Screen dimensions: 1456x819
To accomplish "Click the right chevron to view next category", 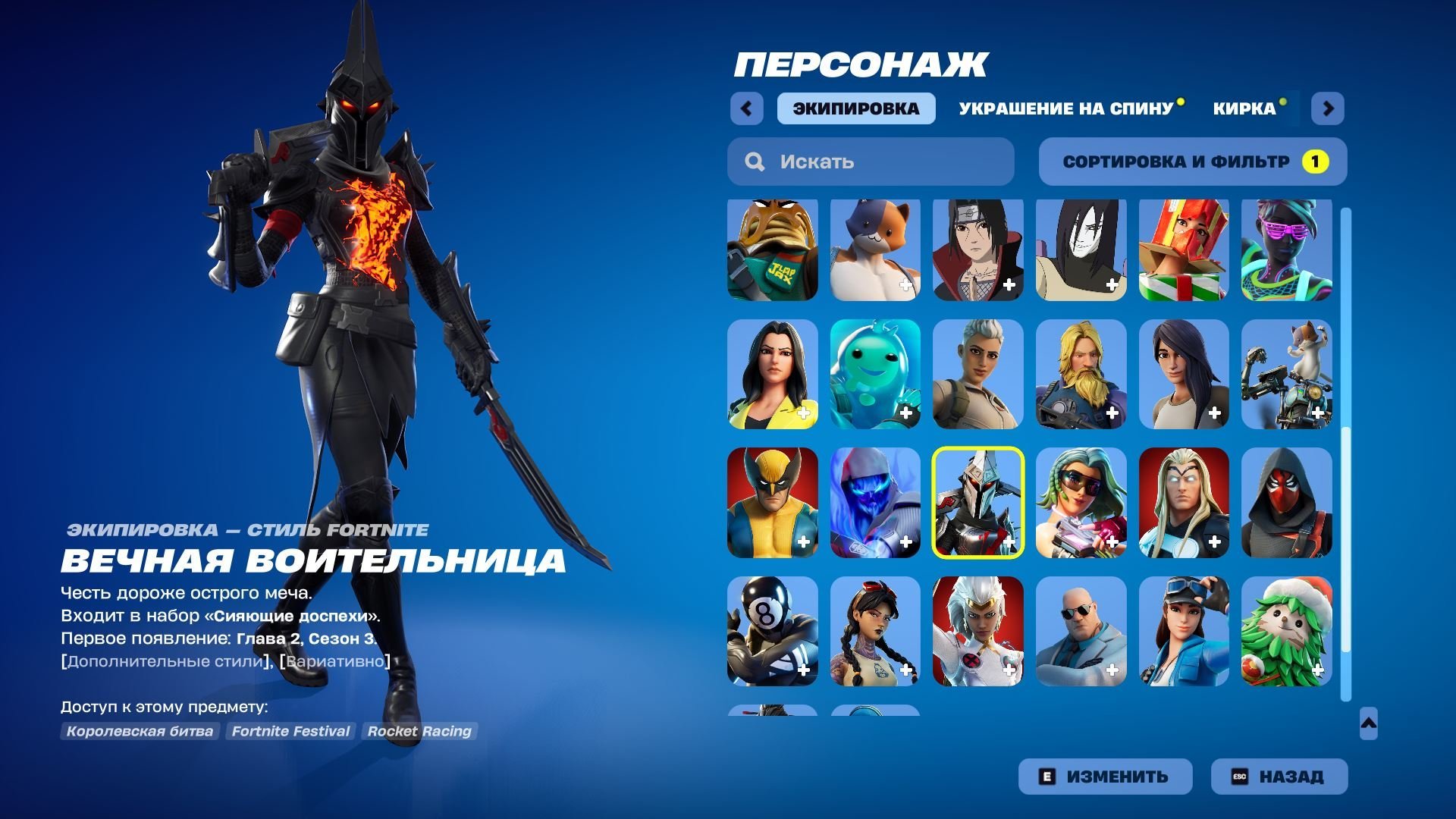I will click(1329, 108).
